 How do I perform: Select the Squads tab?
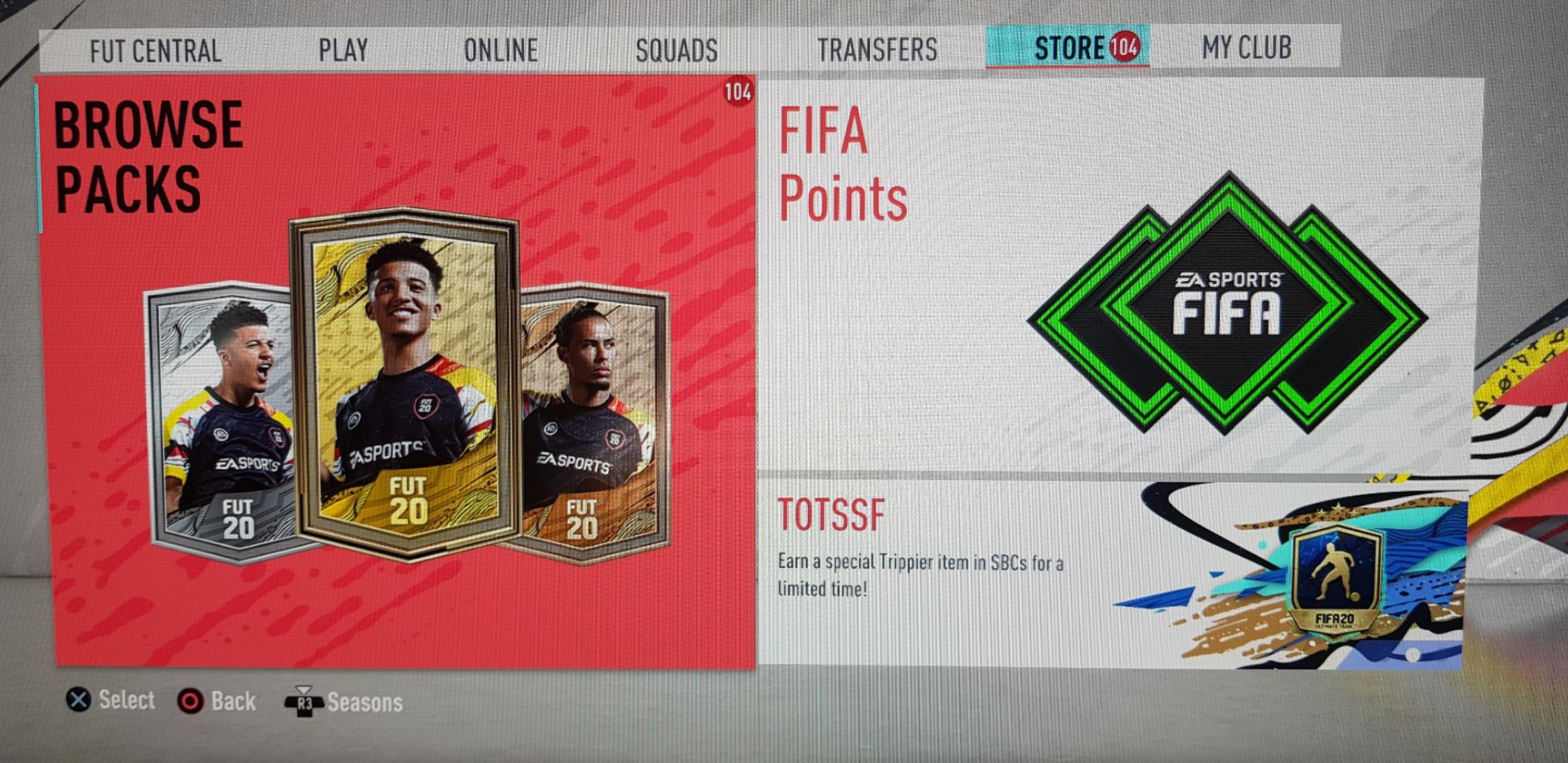click(x=676, y=50)
